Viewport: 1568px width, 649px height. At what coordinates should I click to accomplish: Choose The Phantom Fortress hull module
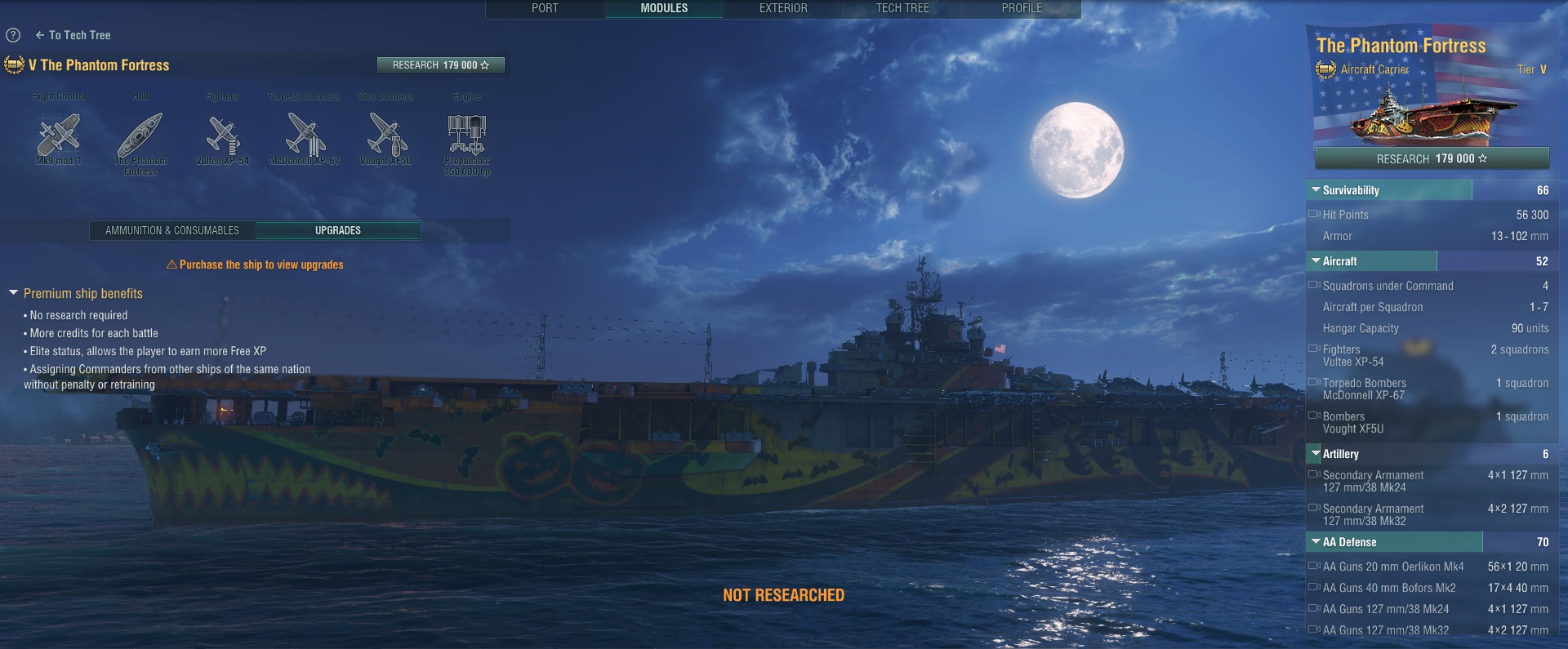click(140, 136)
